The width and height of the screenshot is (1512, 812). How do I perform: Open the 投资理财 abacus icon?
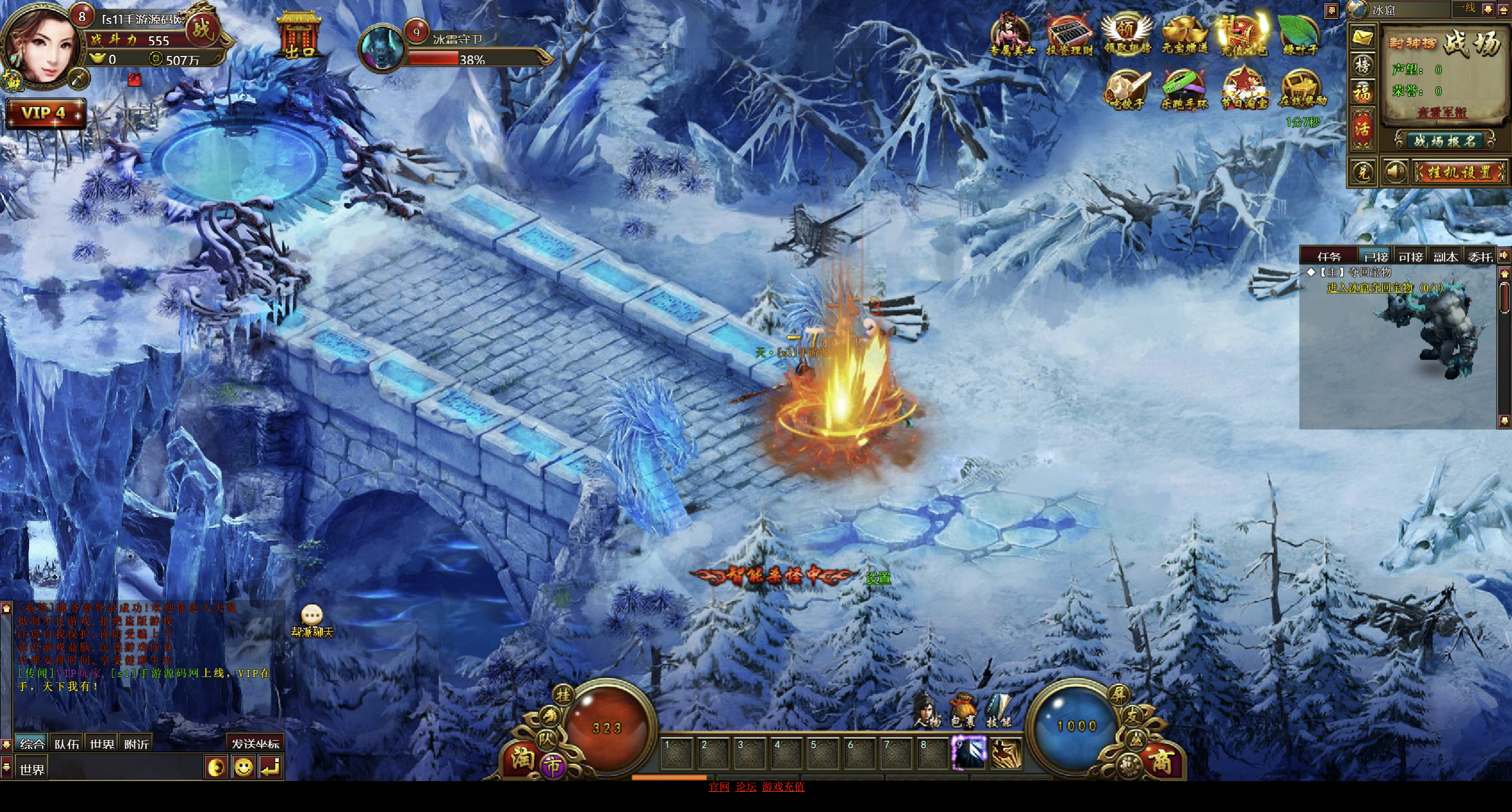click(x=1069, y=36)
